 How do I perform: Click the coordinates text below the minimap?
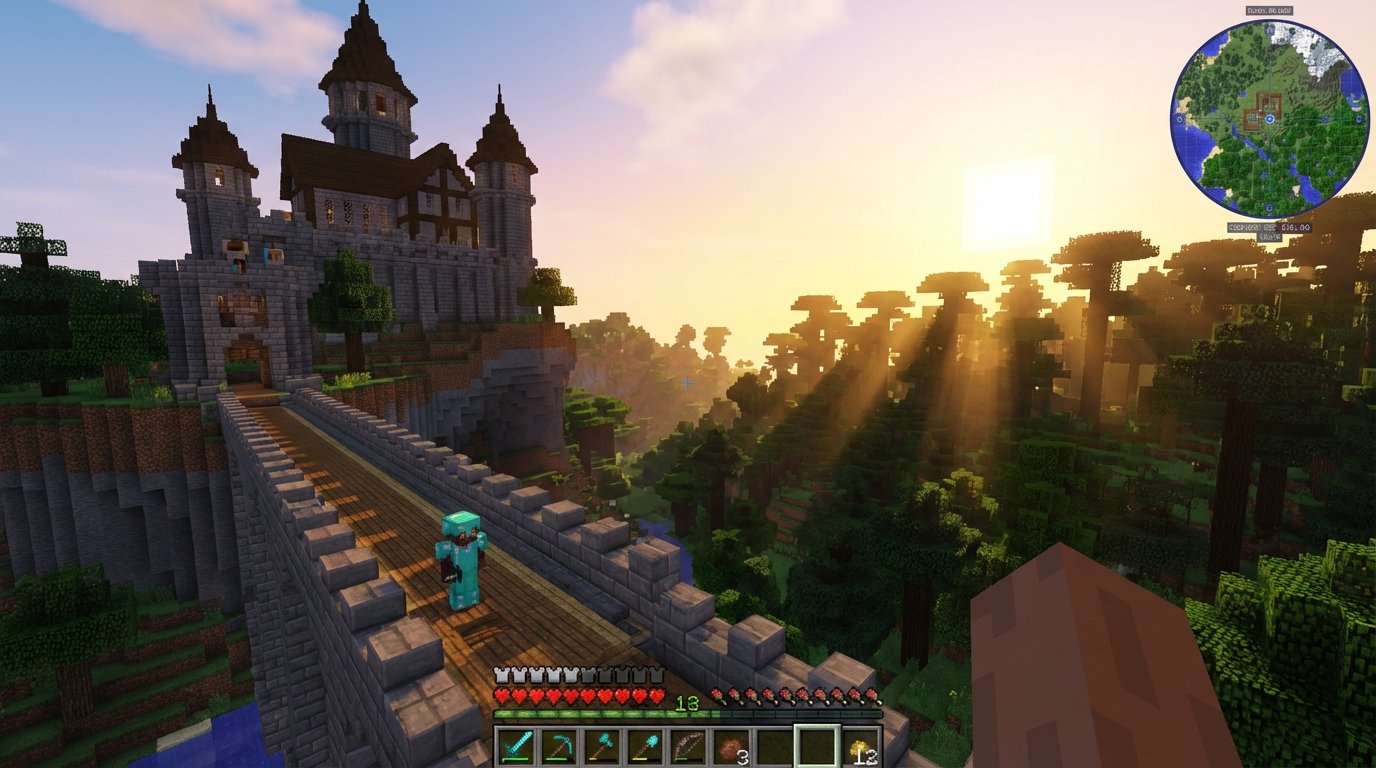point(1269,228)
